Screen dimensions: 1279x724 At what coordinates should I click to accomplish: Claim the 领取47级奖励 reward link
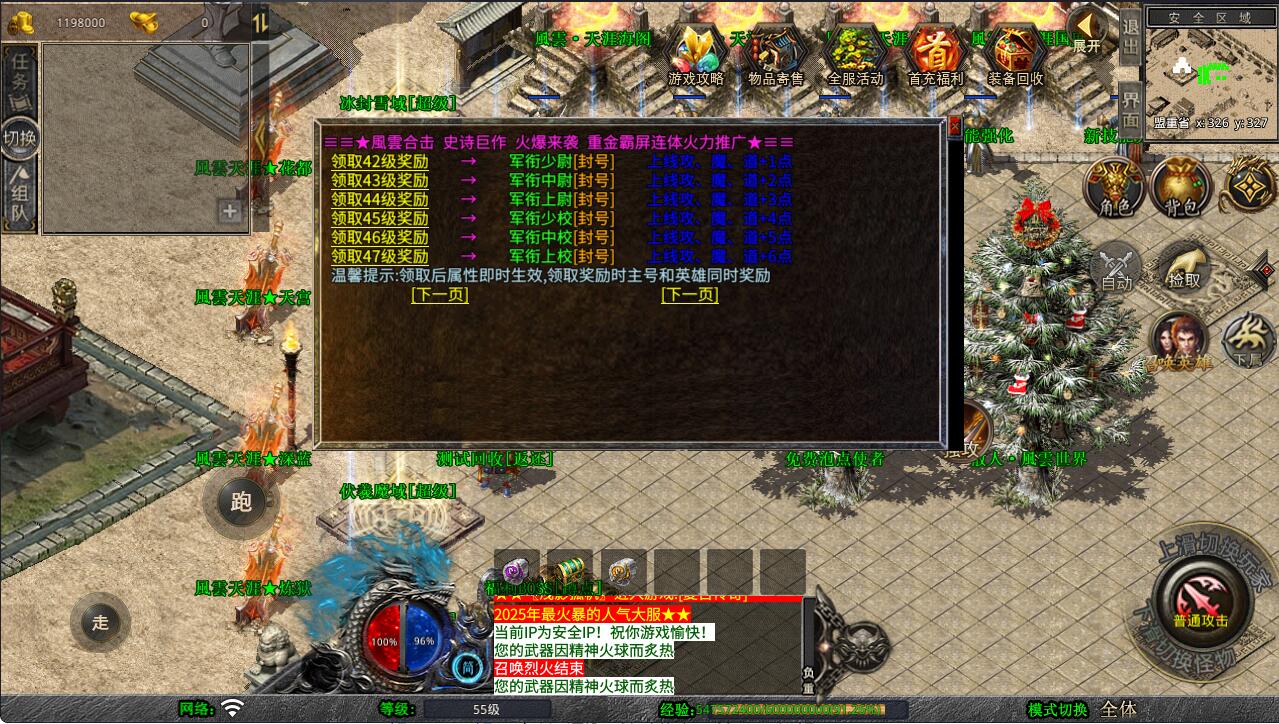[x=380, y=257]
